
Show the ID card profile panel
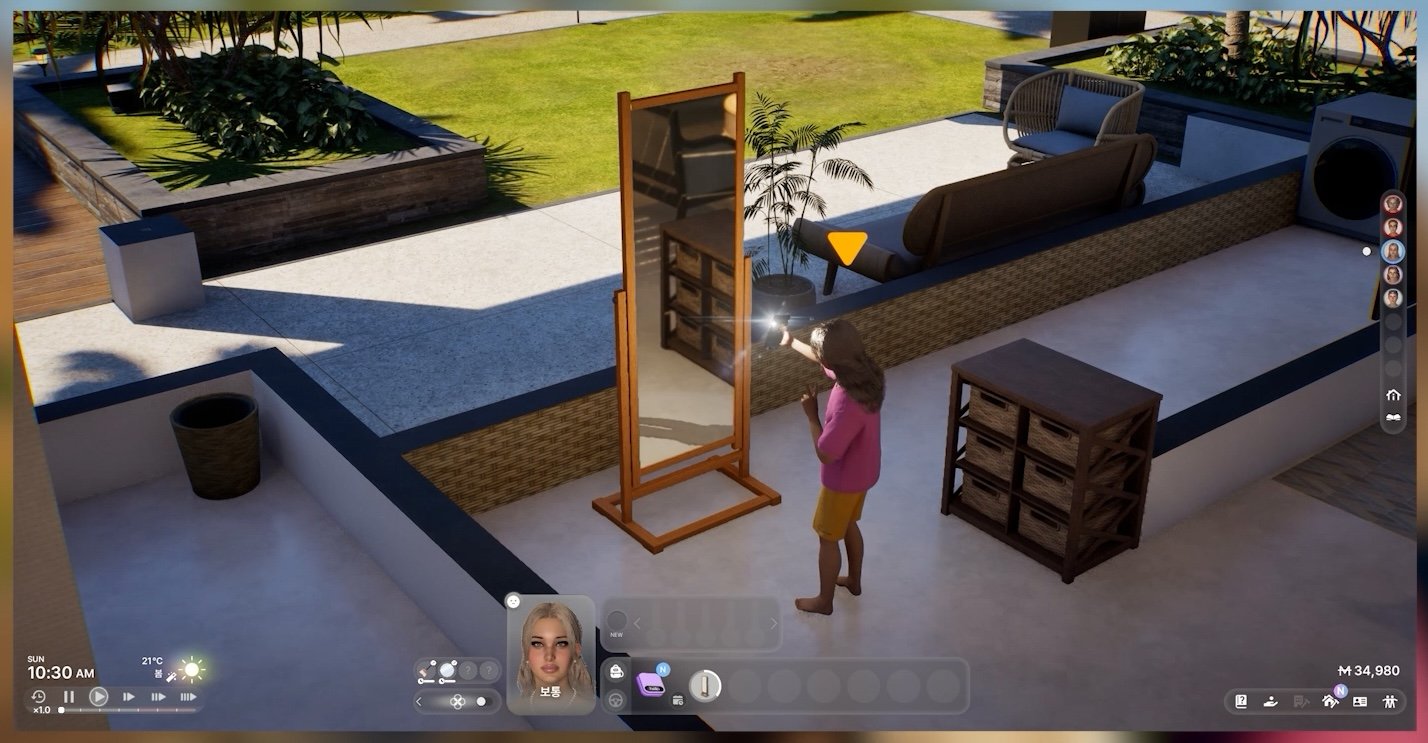click(1360, 701)
